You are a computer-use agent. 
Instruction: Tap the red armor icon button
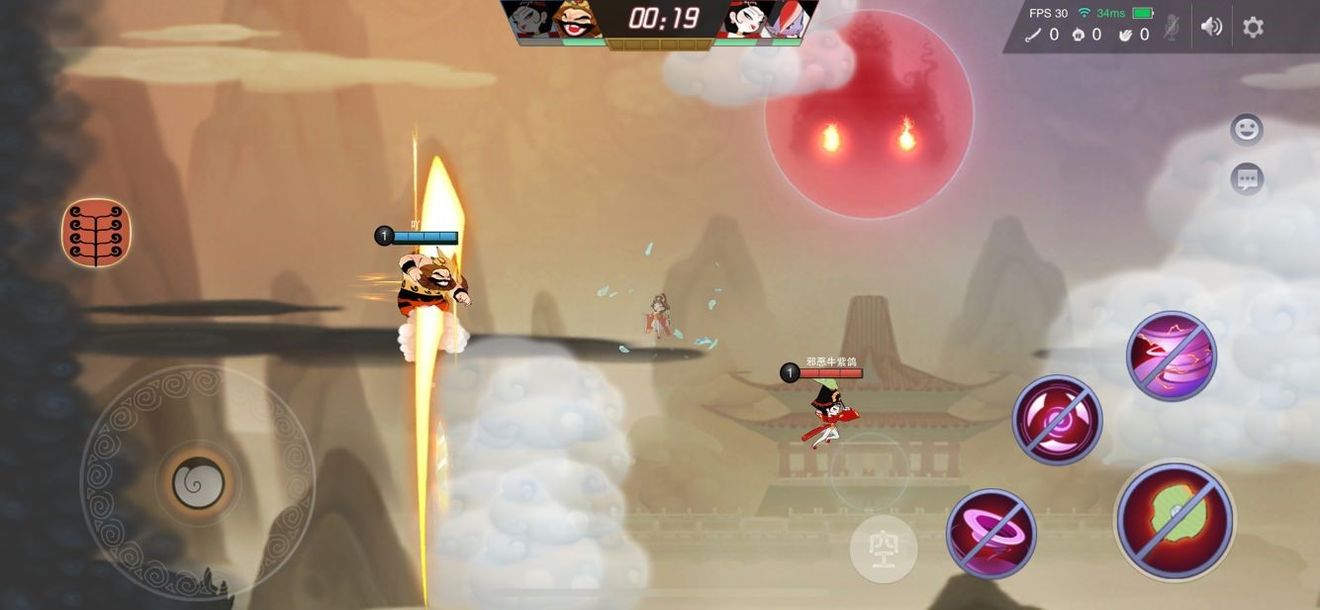(96, 232)
